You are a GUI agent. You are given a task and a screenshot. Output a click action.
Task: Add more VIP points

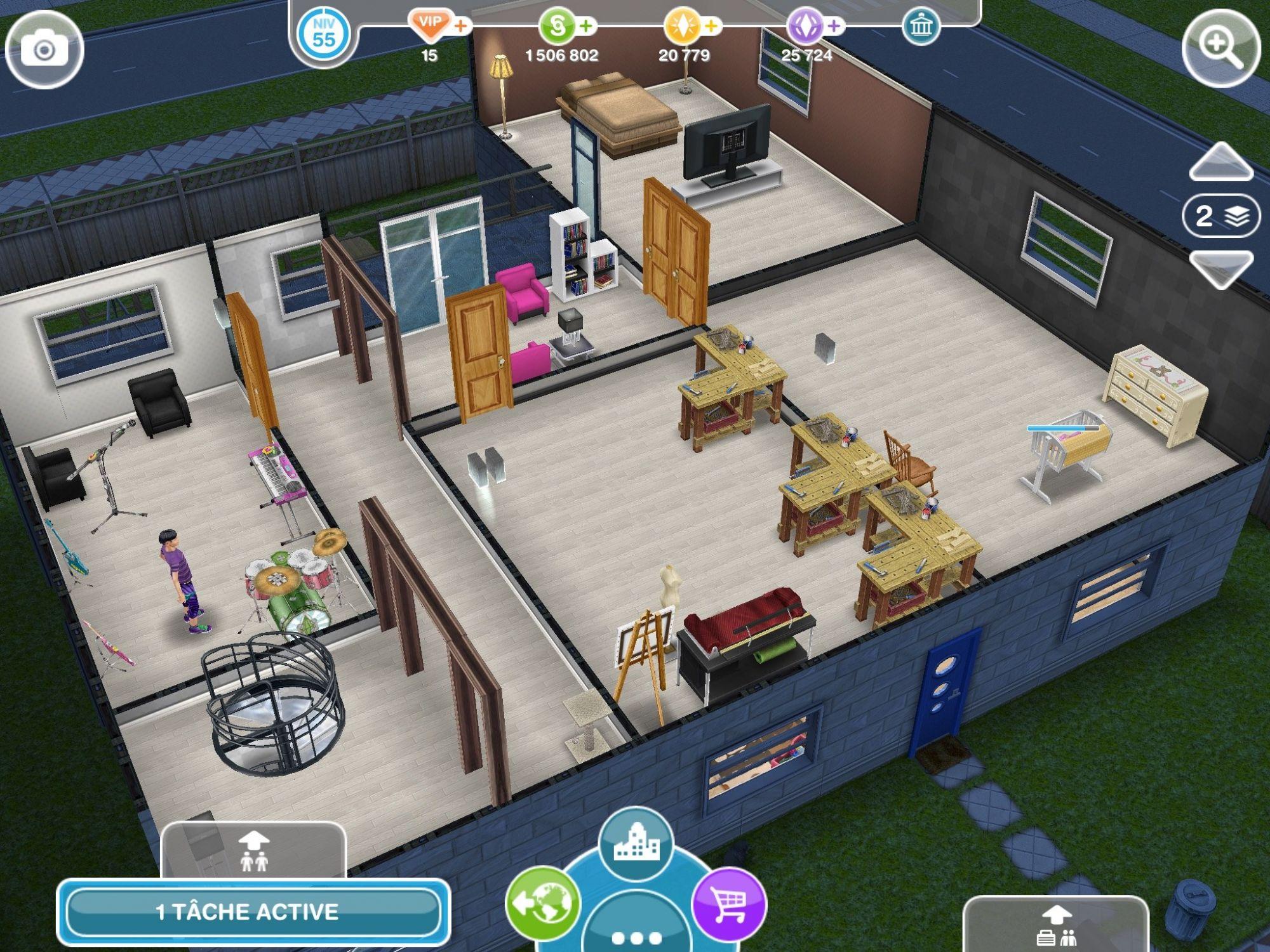point(462,27)
